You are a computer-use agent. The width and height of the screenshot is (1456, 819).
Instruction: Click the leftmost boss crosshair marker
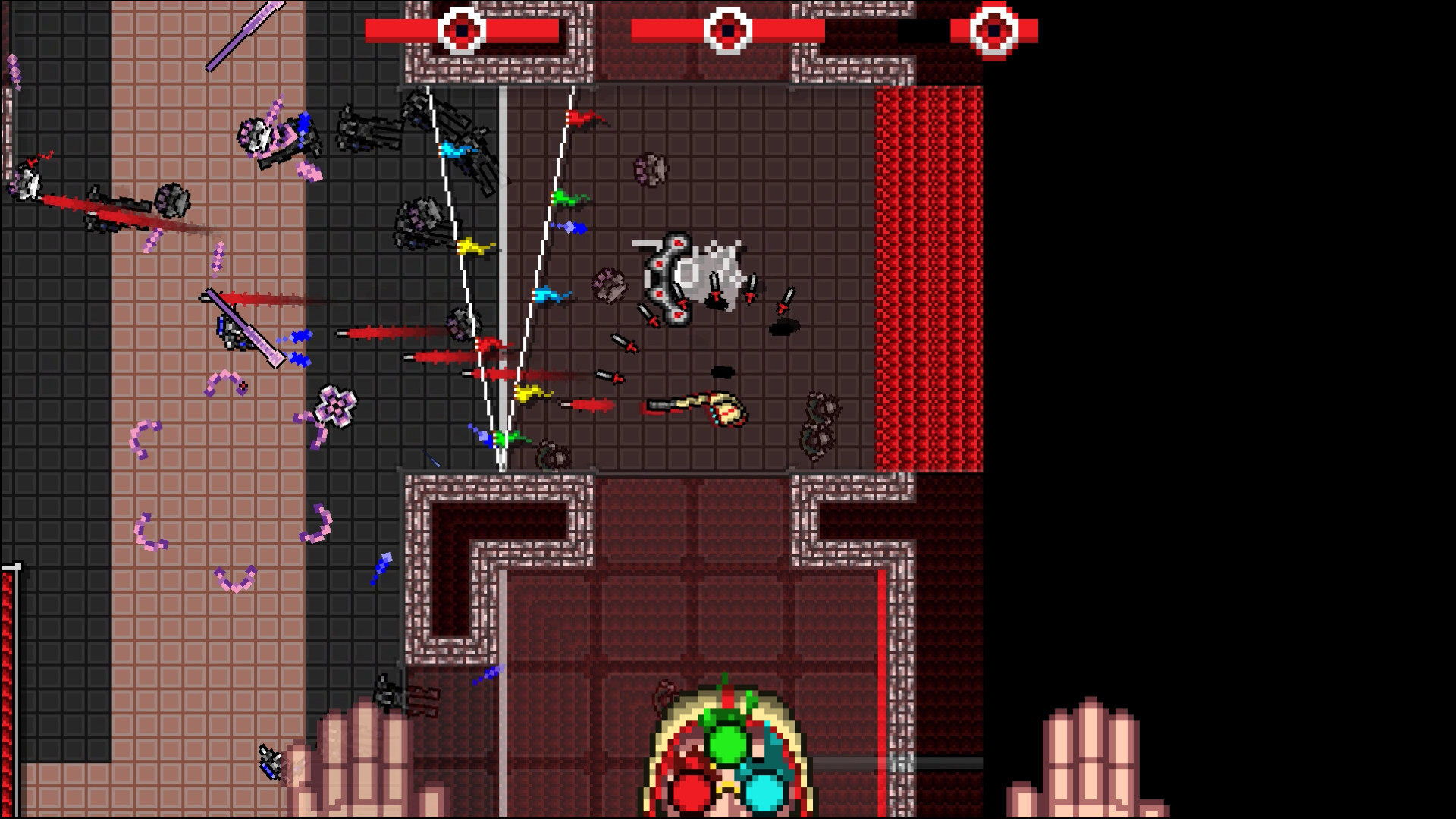click(x=460, y=31)
